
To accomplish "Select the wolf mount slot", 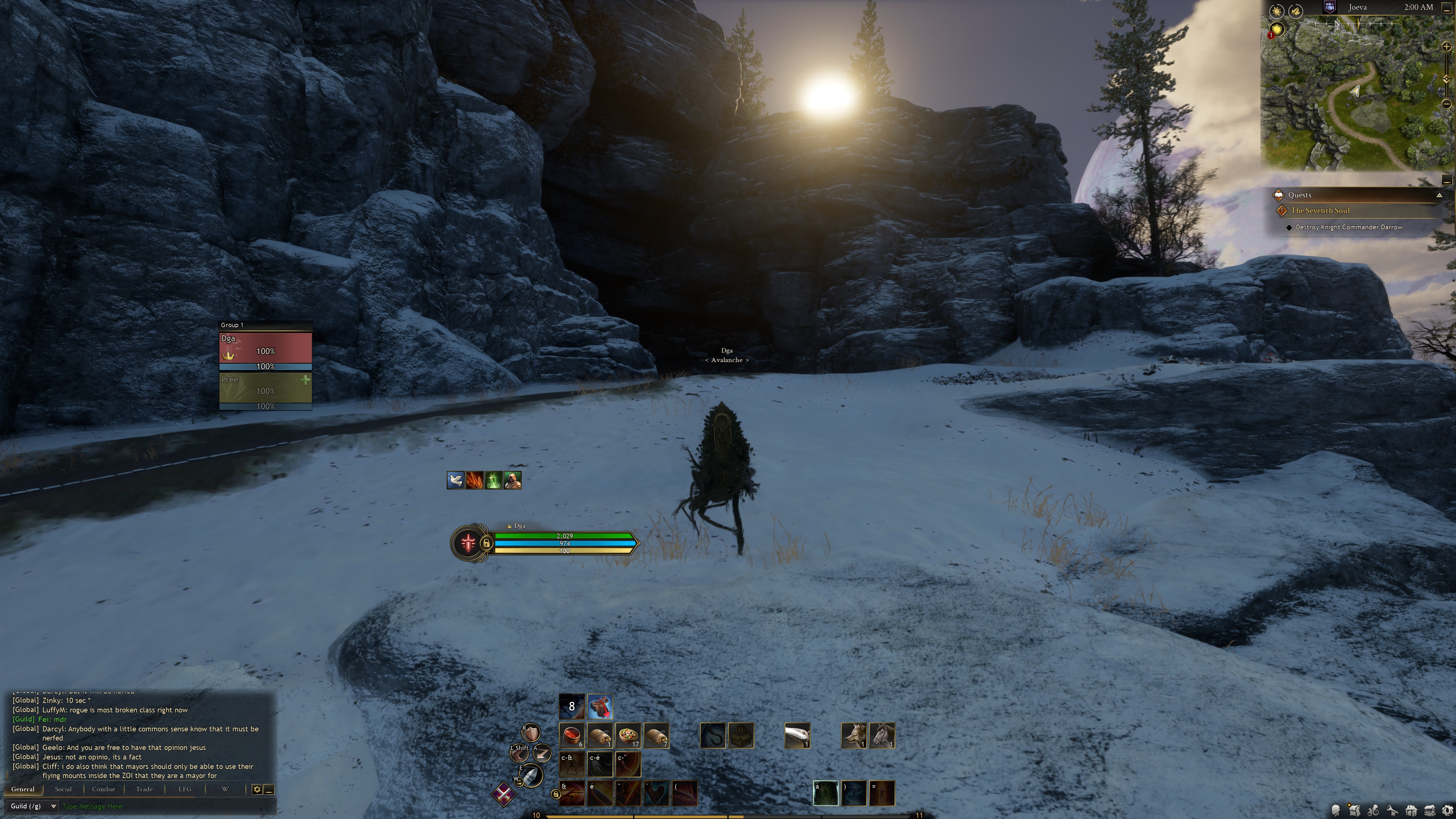I will 854,735.
